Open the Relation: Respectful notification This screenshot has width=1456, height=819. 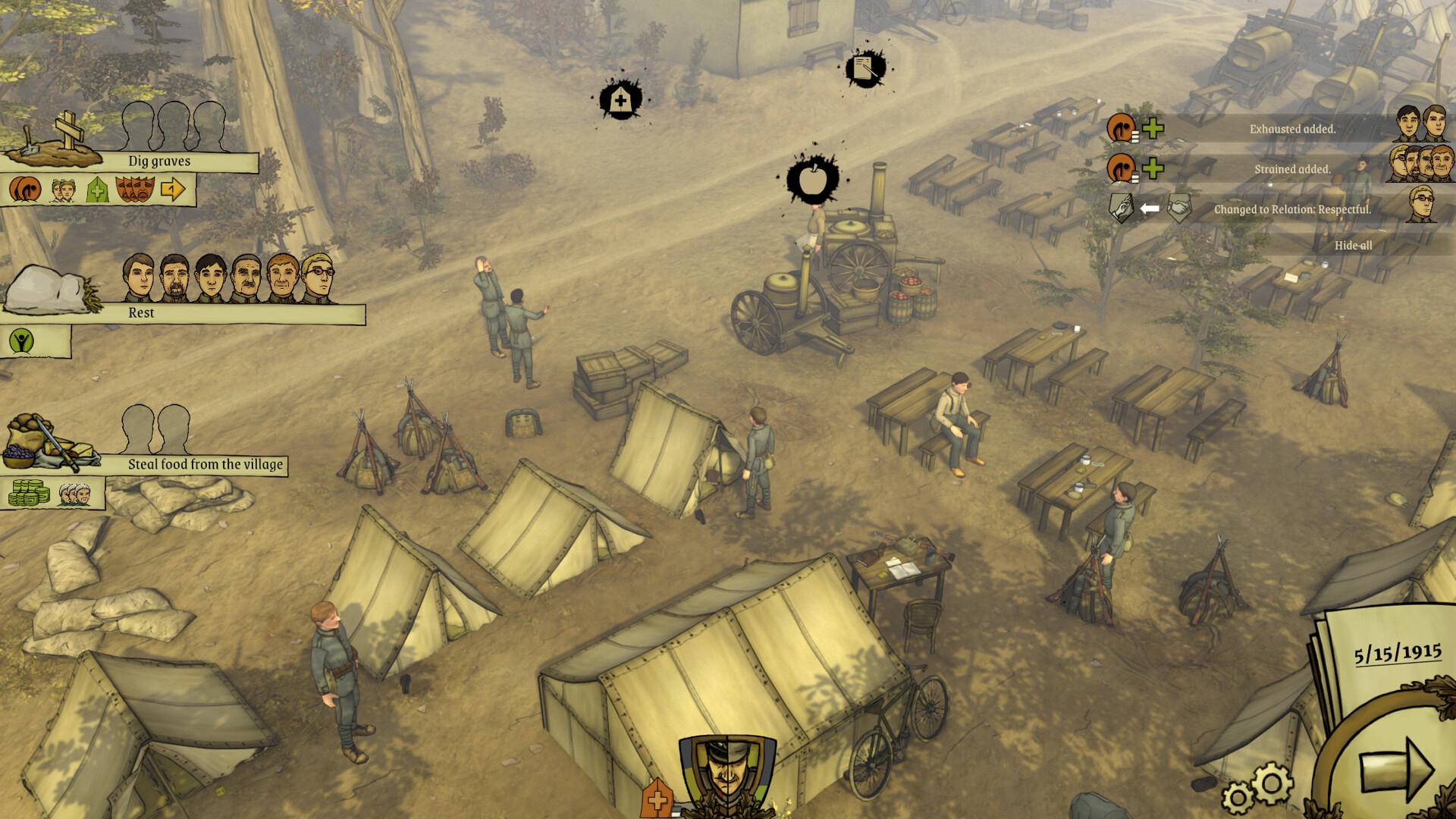coord(1292,209)
